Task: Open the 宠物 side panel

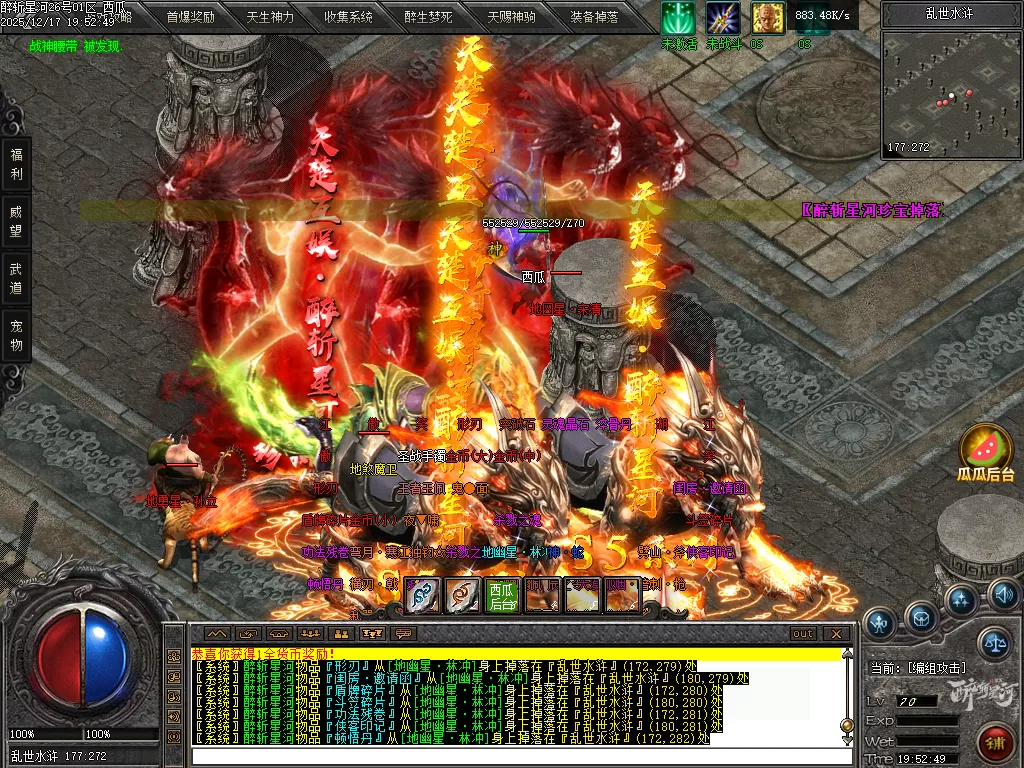Action: (x=16, y=335)
